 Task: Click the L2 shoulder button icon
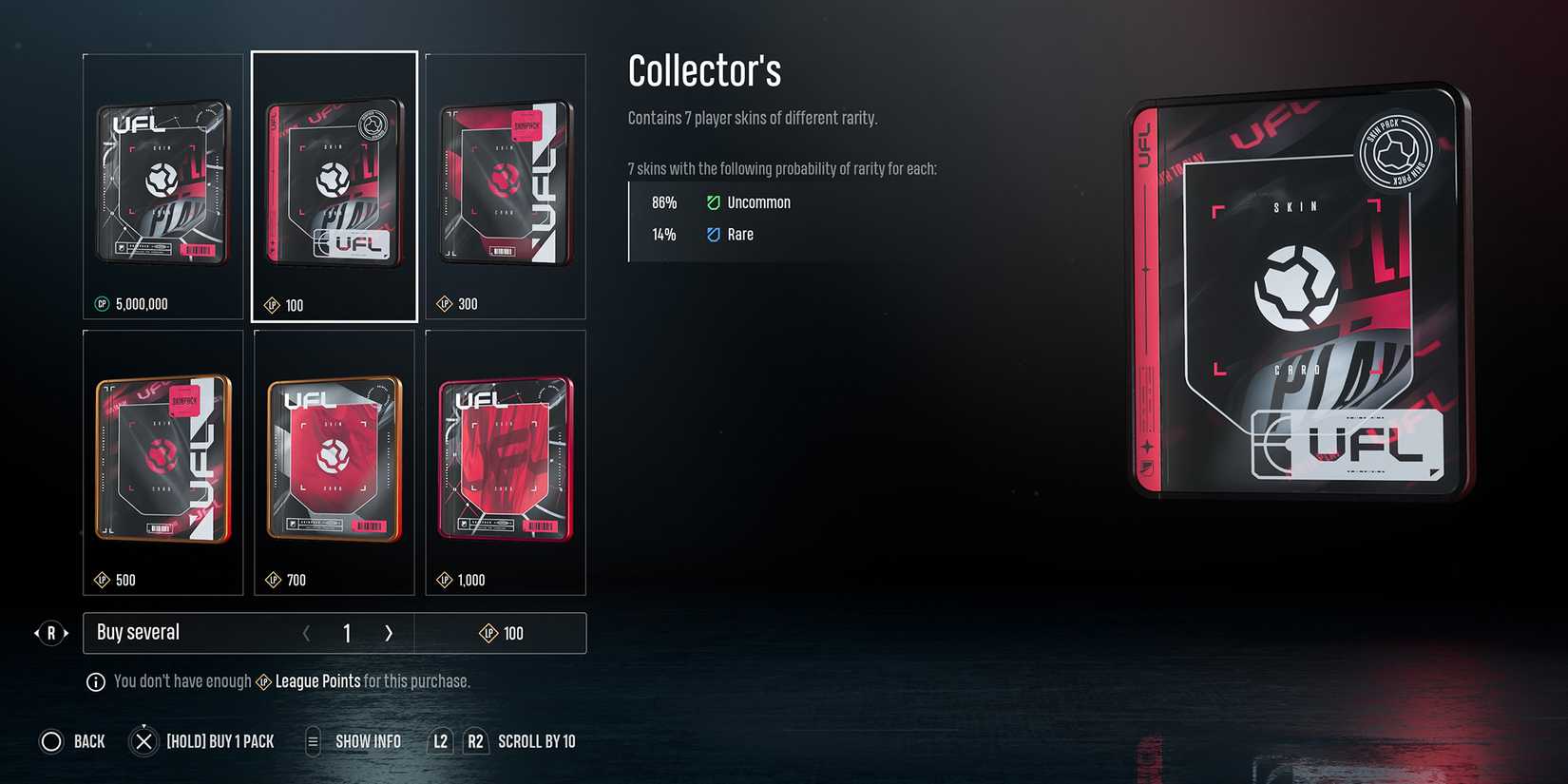pos(439,741)
